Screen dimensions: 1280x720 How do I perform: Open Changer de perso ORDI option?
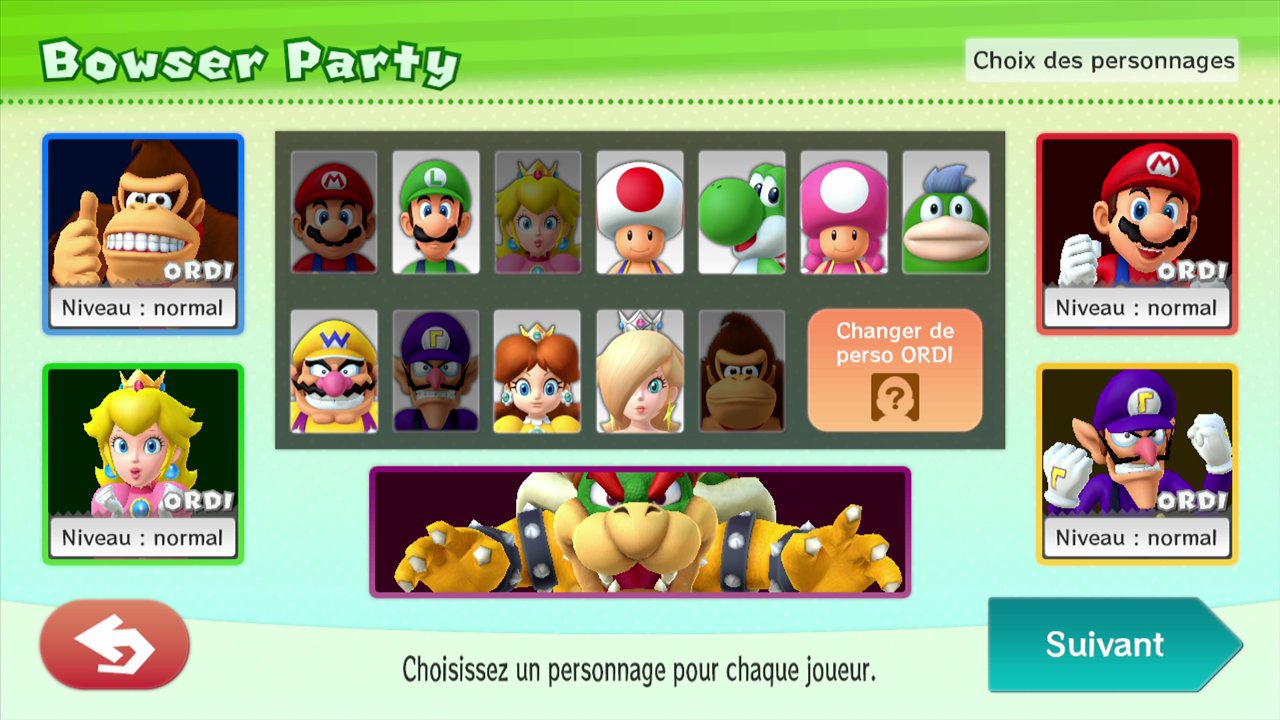[x=895, y=370]
